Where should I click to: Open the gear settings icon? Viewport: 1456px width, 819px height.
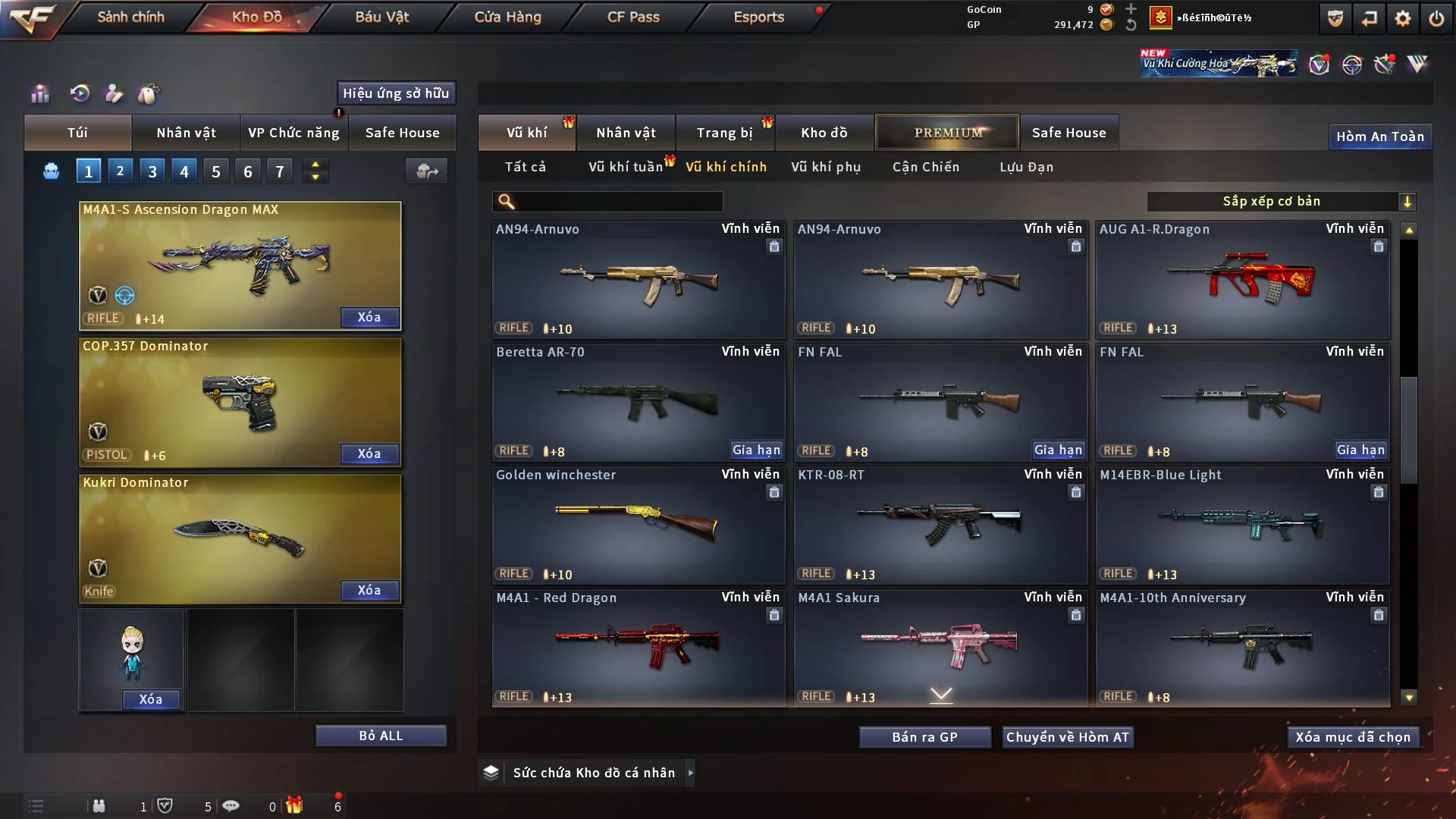[x=1402, y=18]
